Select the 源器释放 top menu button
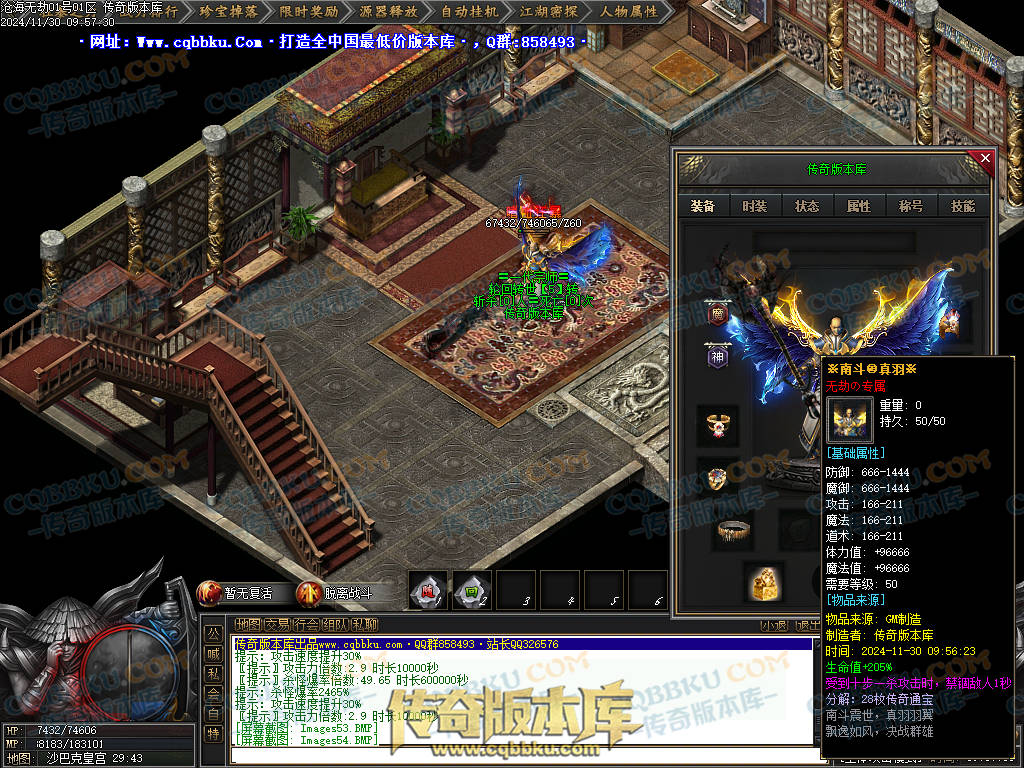 389,12
